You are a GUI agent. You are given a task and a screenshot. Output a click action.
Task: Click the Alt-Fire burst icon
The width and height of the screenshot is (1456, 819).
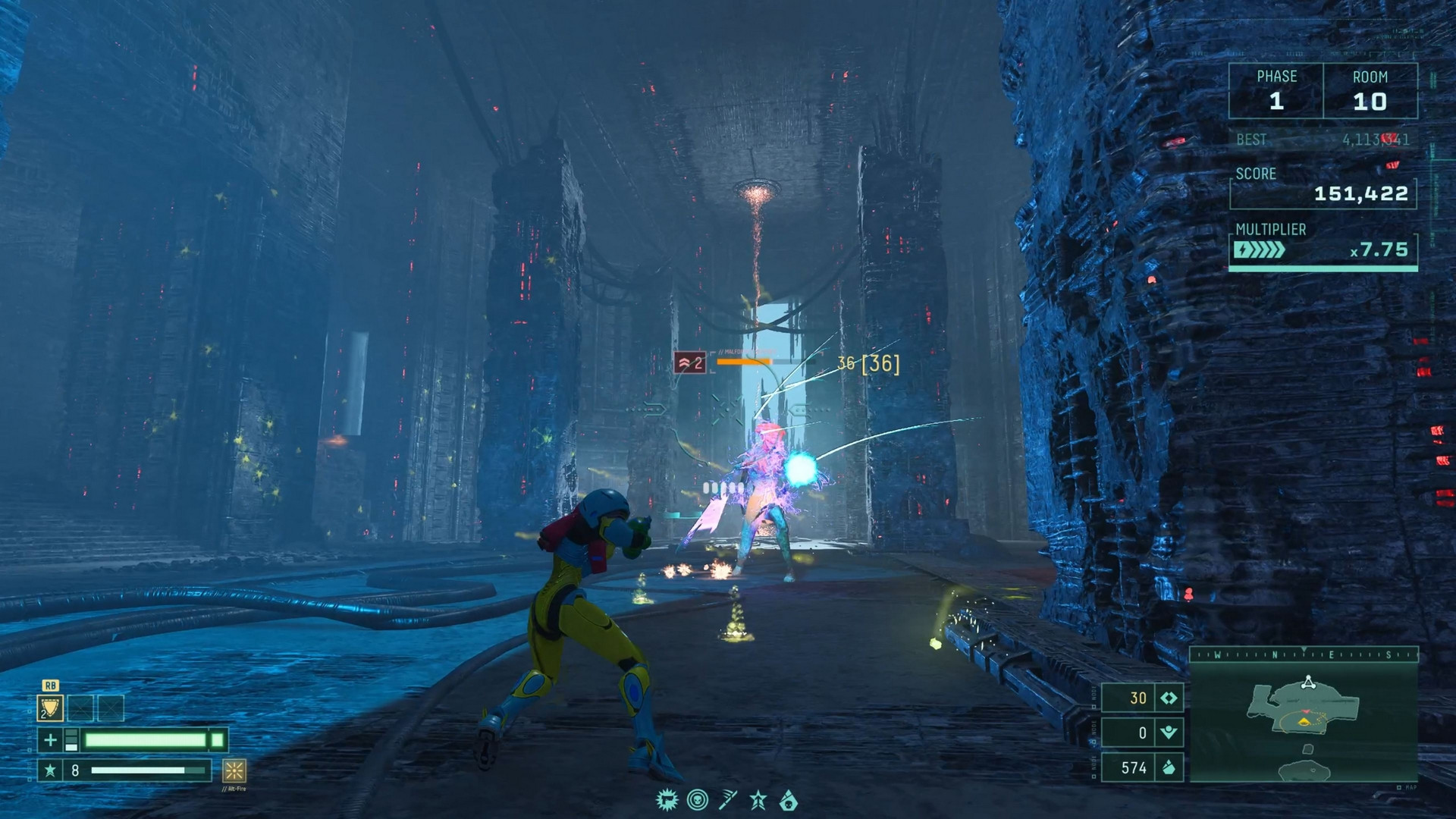pos(234,771)
